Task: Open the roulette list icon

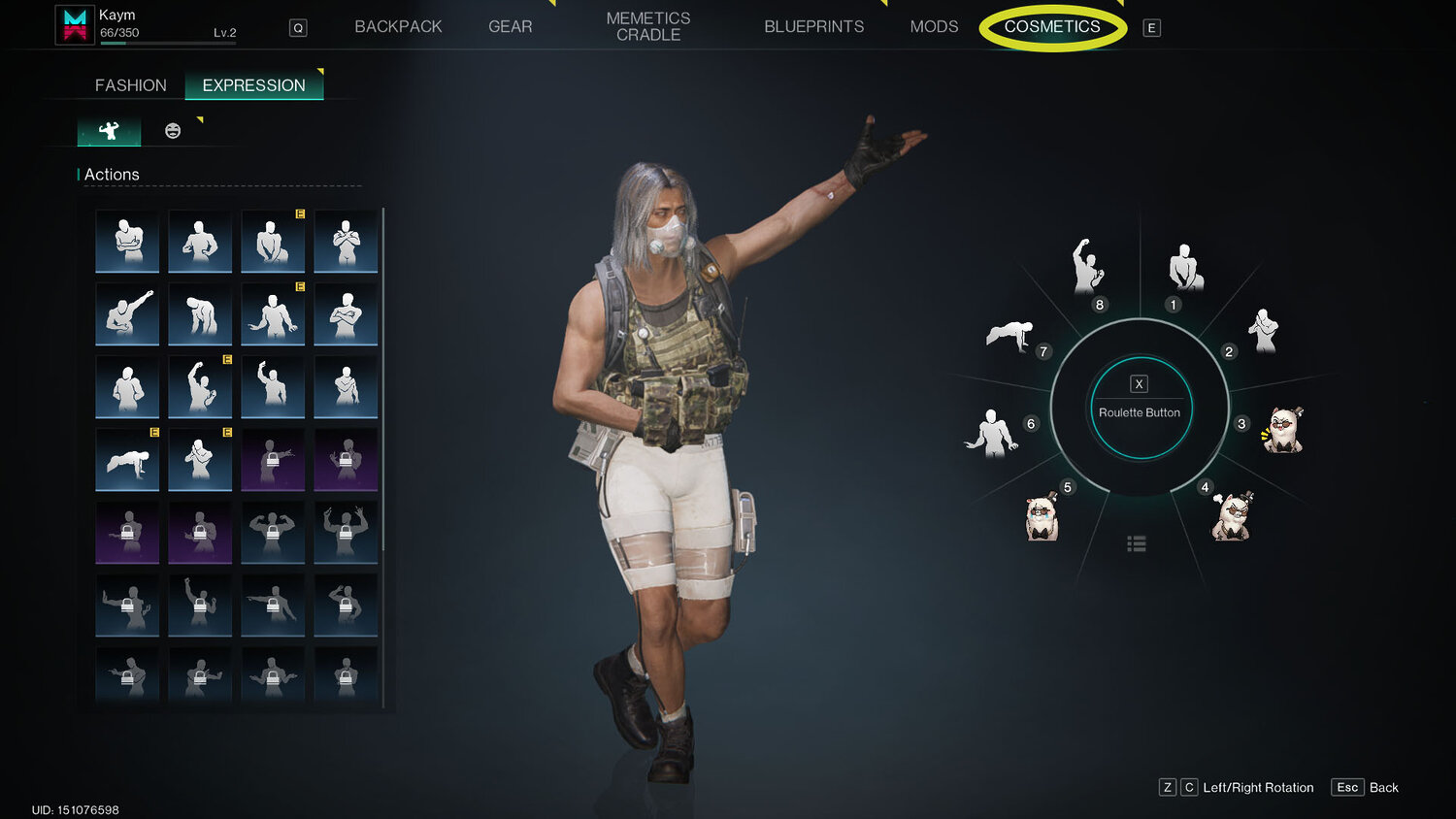Action: [x=1137, y=543]
